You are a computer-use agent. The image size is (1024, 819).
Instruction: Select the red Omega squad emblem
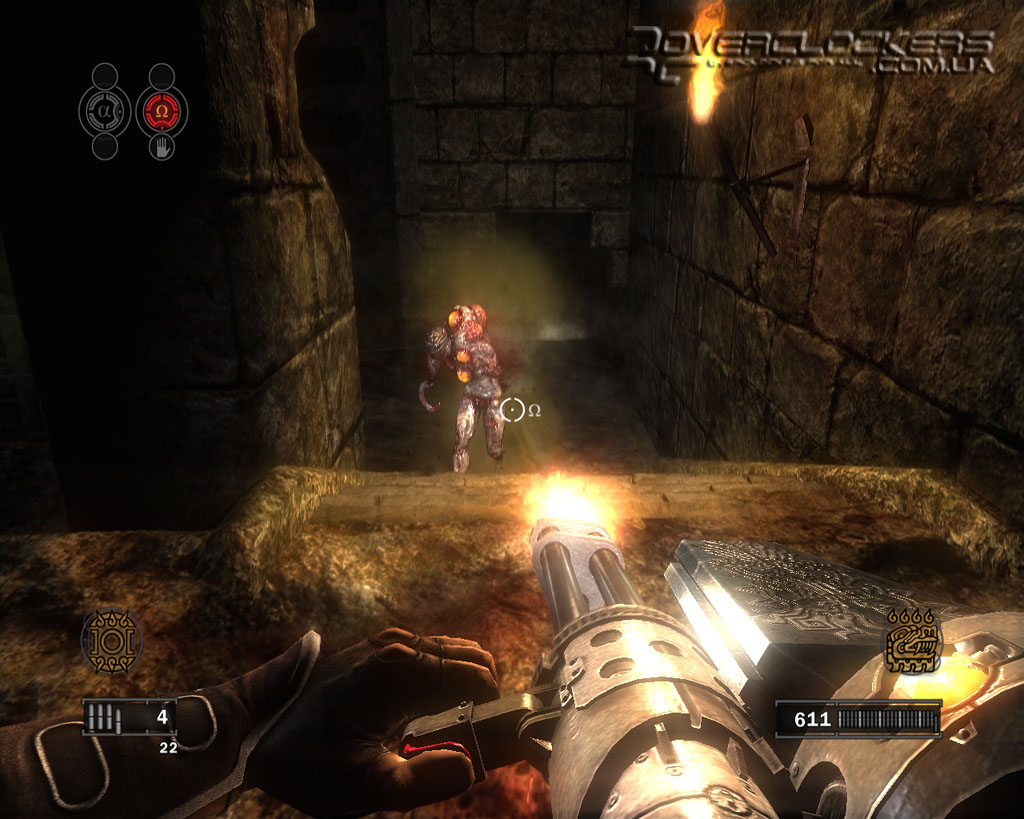click(x=162, y=110)
